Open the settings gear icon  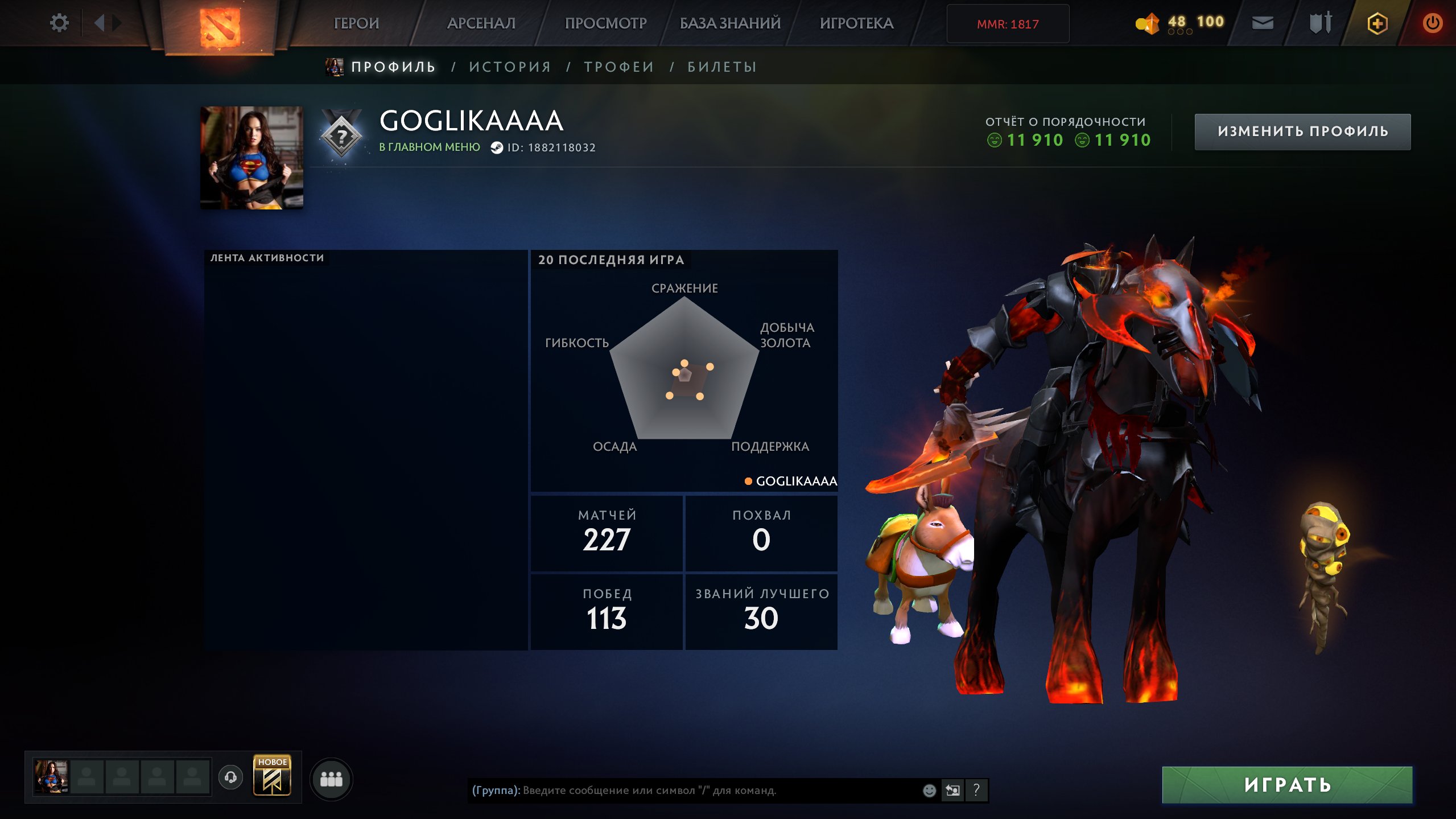click(59, 22)
